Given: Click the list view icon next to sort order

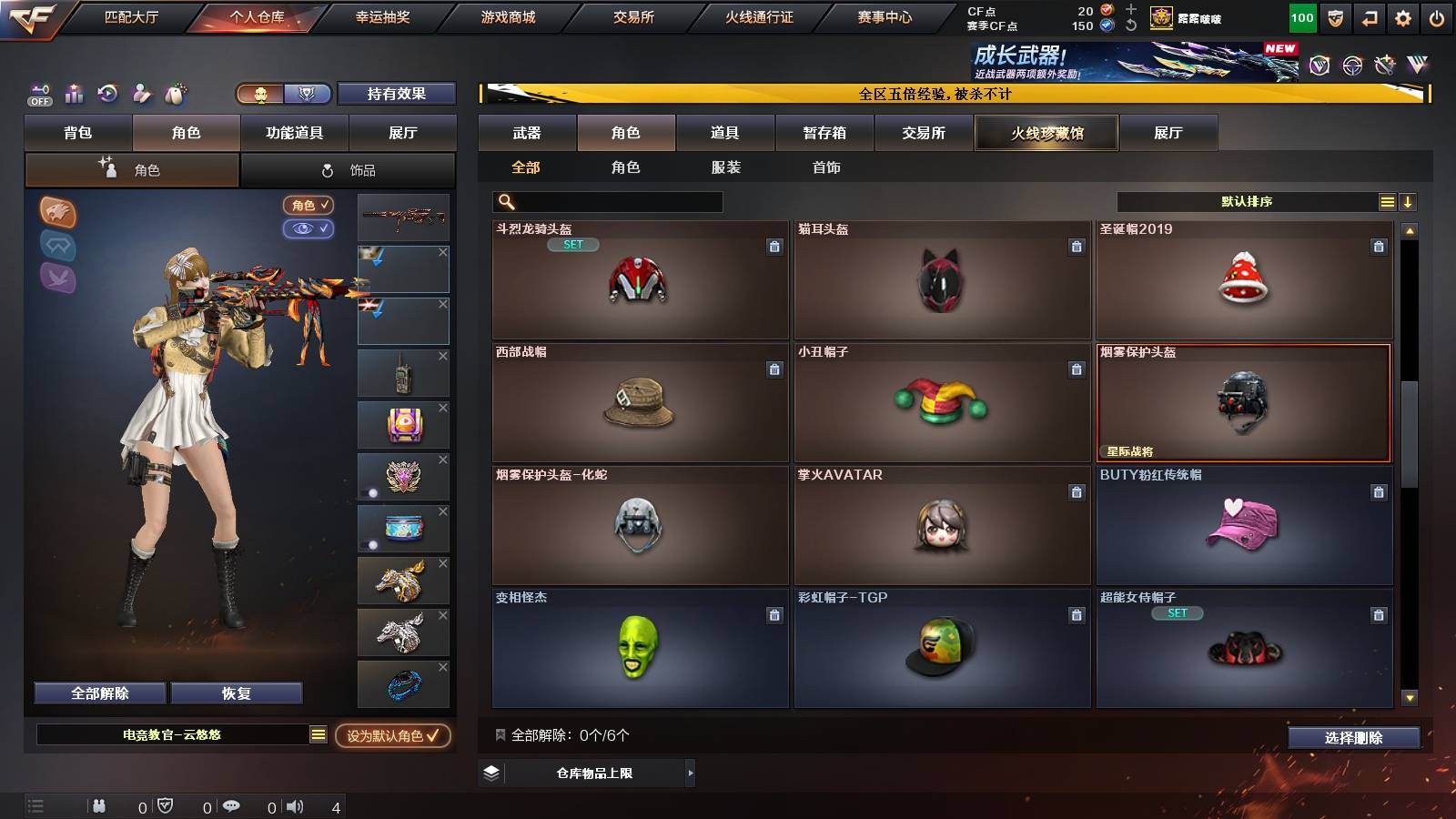Looking at the screenshot, I should (x=1387, y=201).
